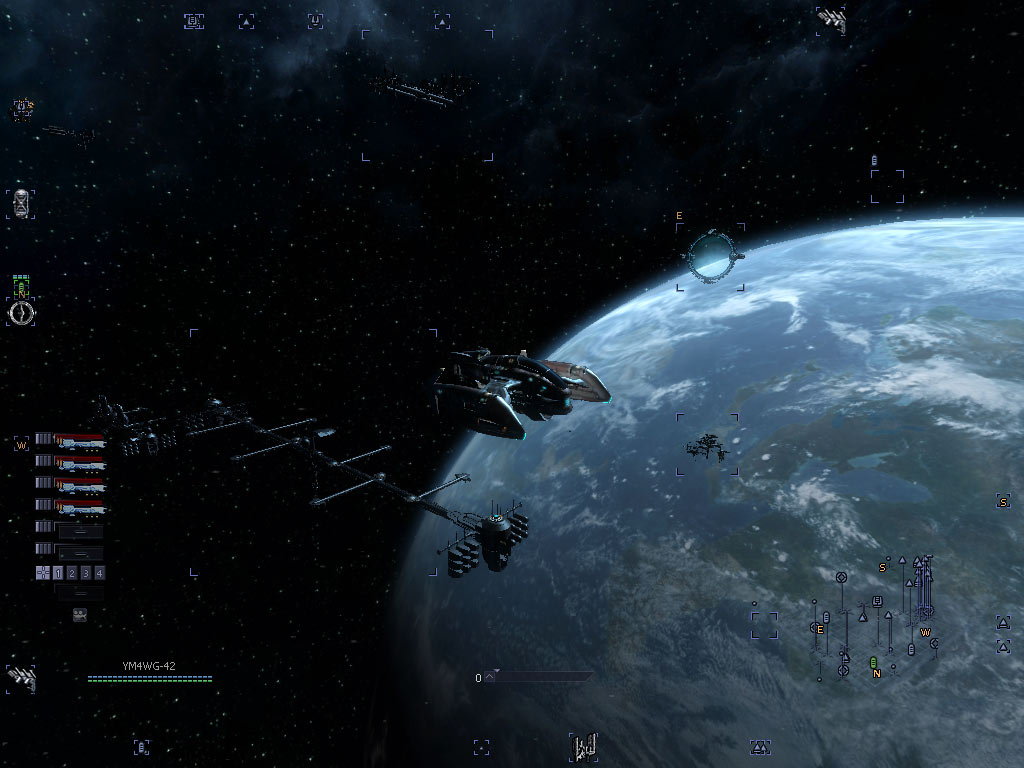Select the station silhouette icon at bottom center
Screen dimensions: 1024x768
(x=583, y=746)
